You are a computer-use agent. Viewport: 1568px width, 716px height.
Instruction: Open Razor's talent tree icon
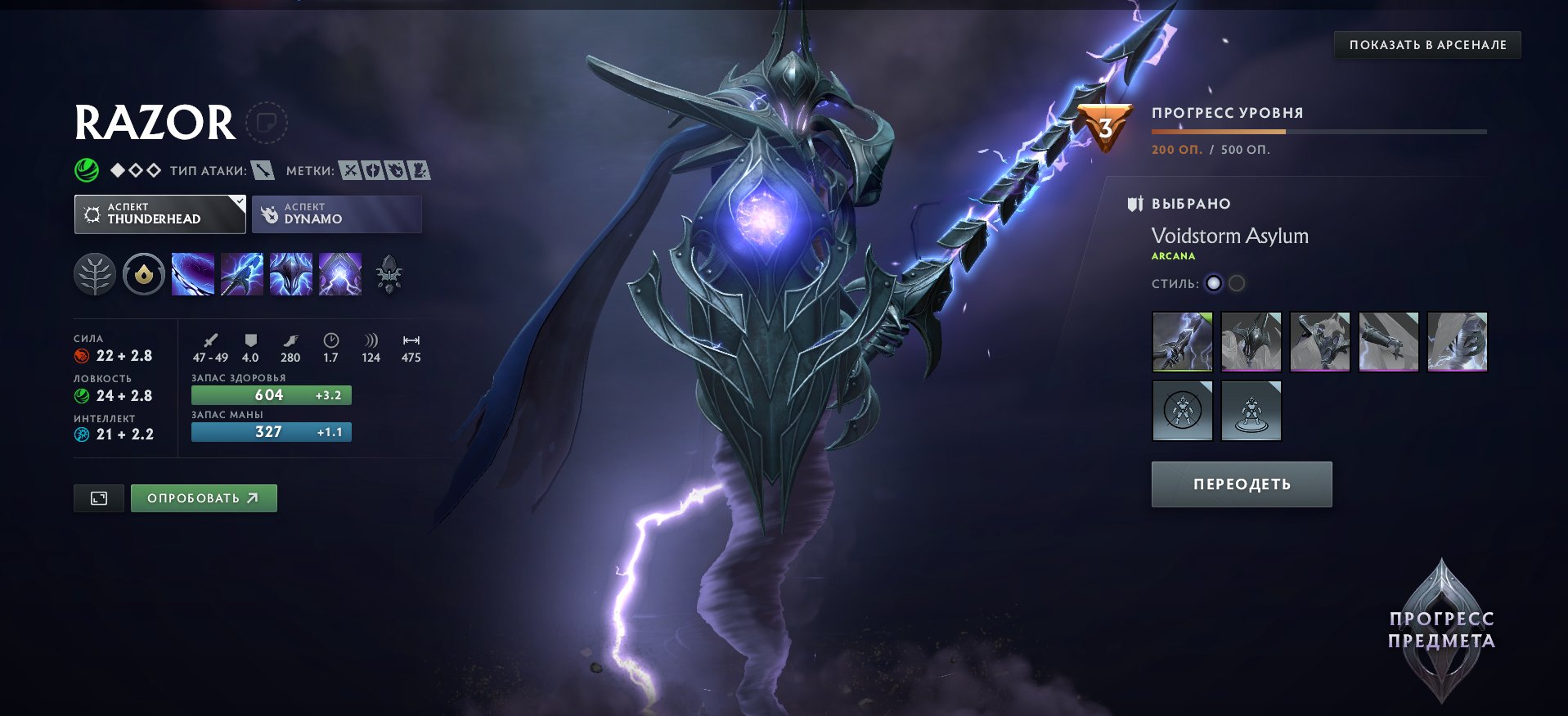[96, 274]
